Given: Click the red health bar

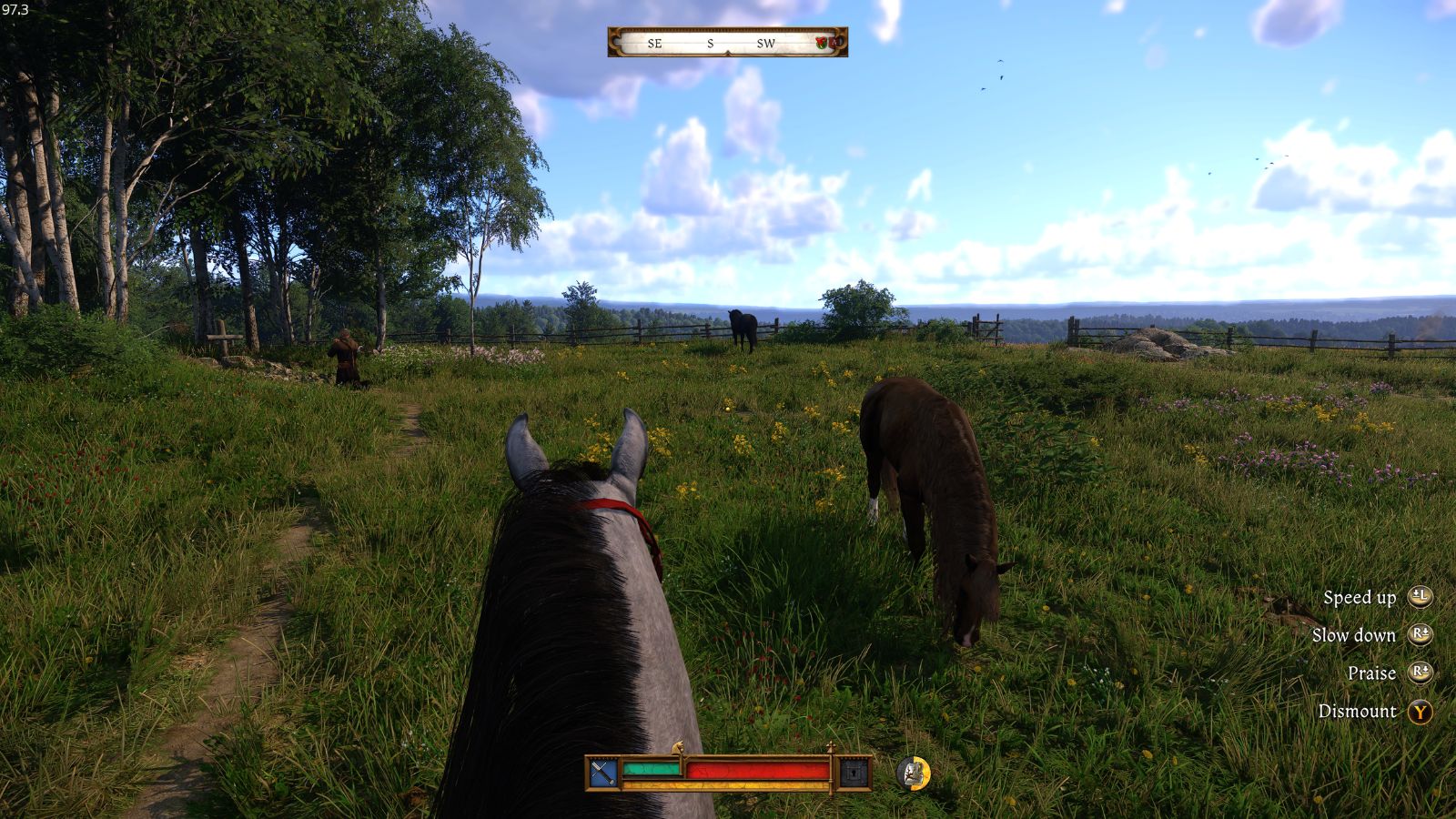Looking at the screenshot, I should tap(757, 769).
